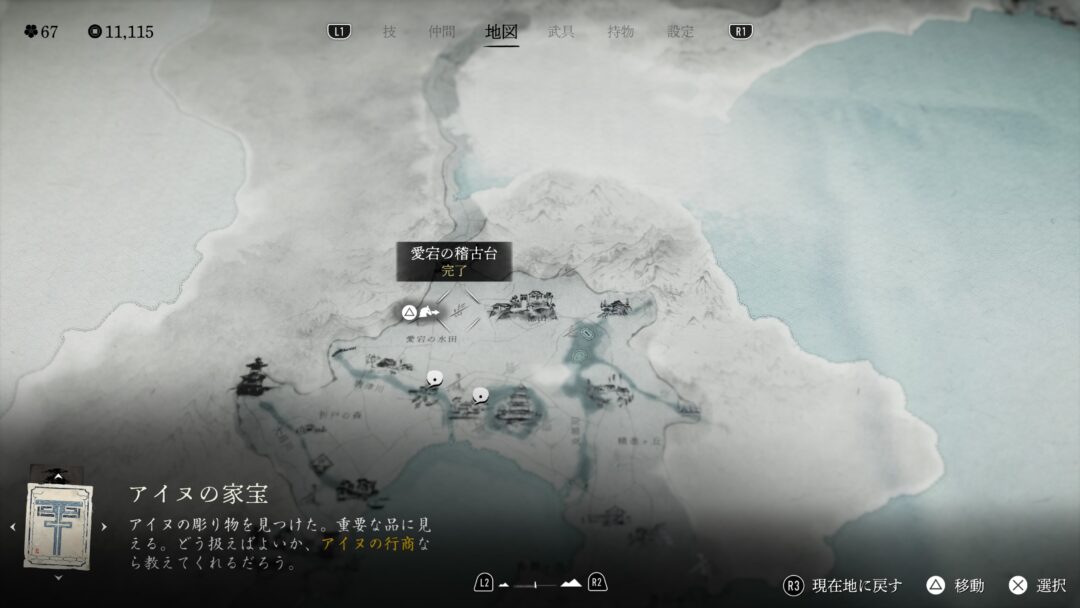
Task: Open the アイヌの家宝 quest card
Action: click(x=58, y=526)
